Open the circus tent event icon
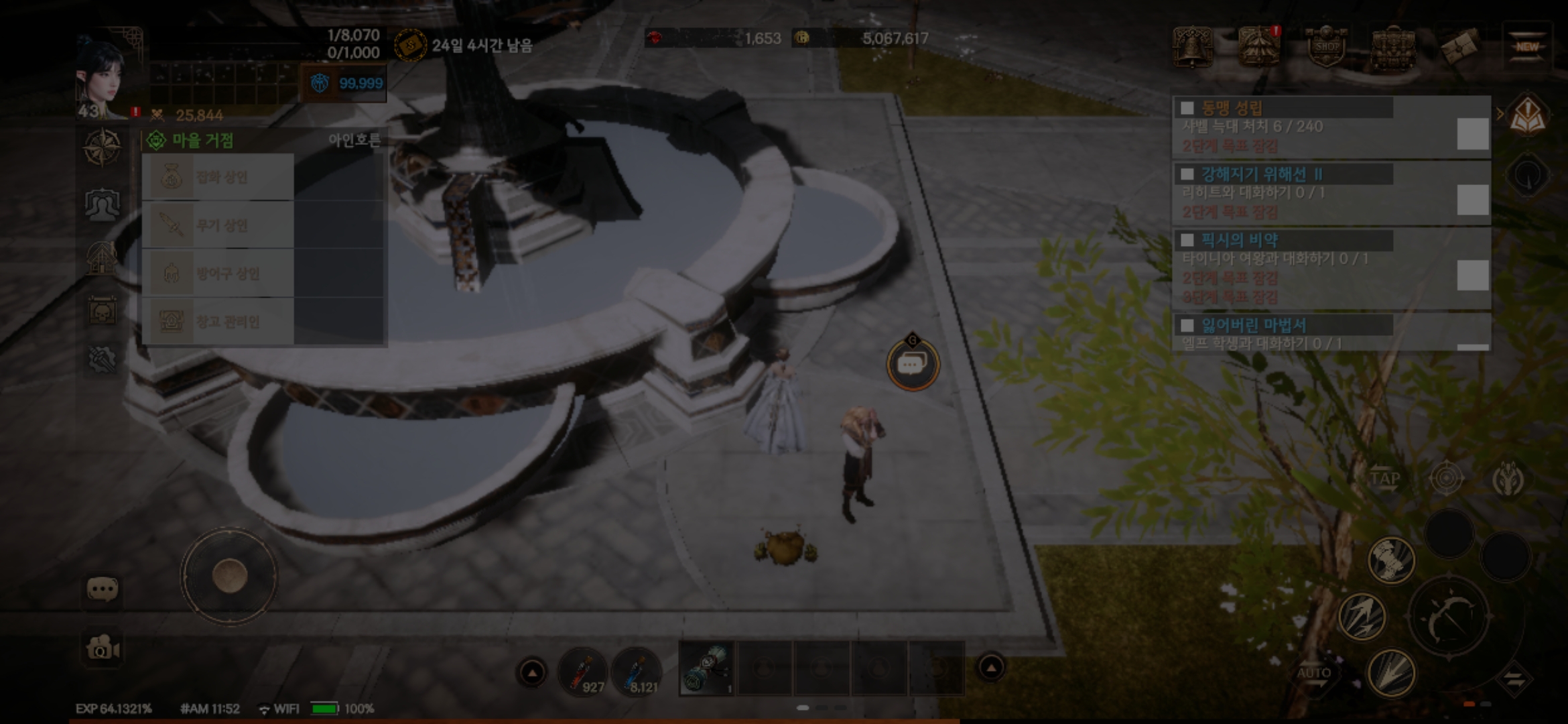The image size is (1568, 724). [1259, 47]
